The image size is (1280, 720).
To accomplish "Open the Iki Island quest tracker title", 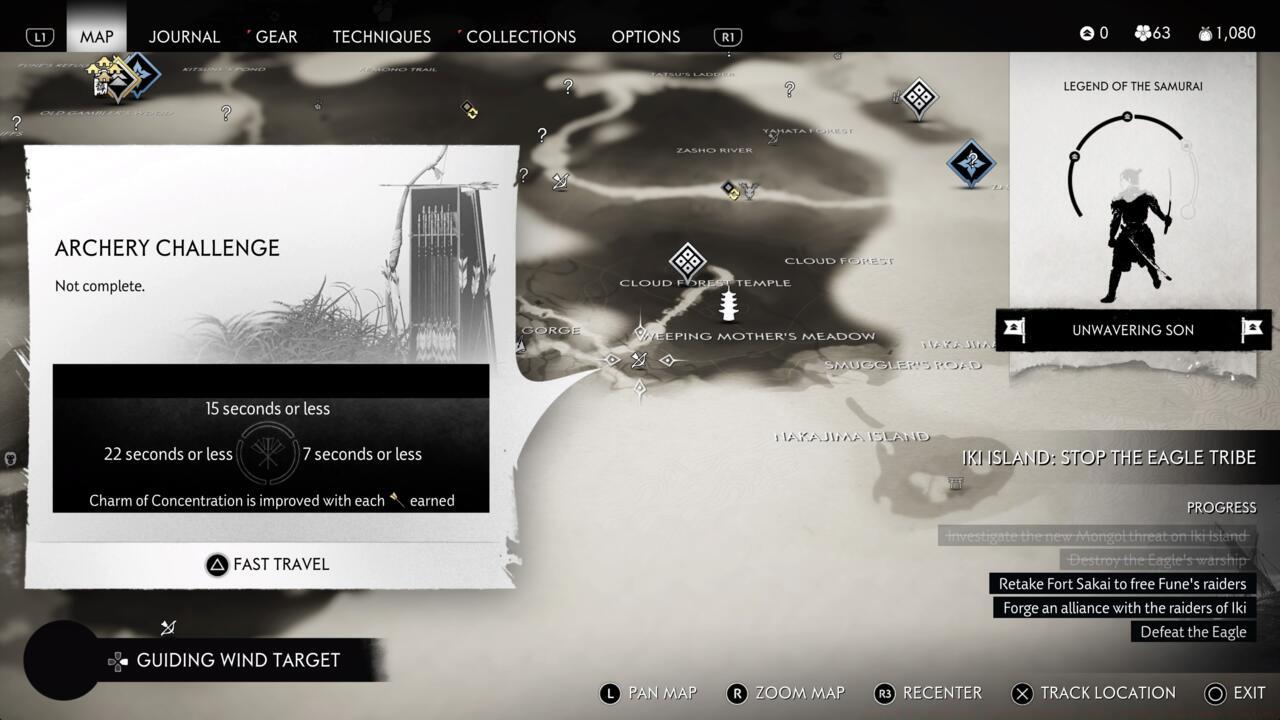I will [x=1108, y=458].
